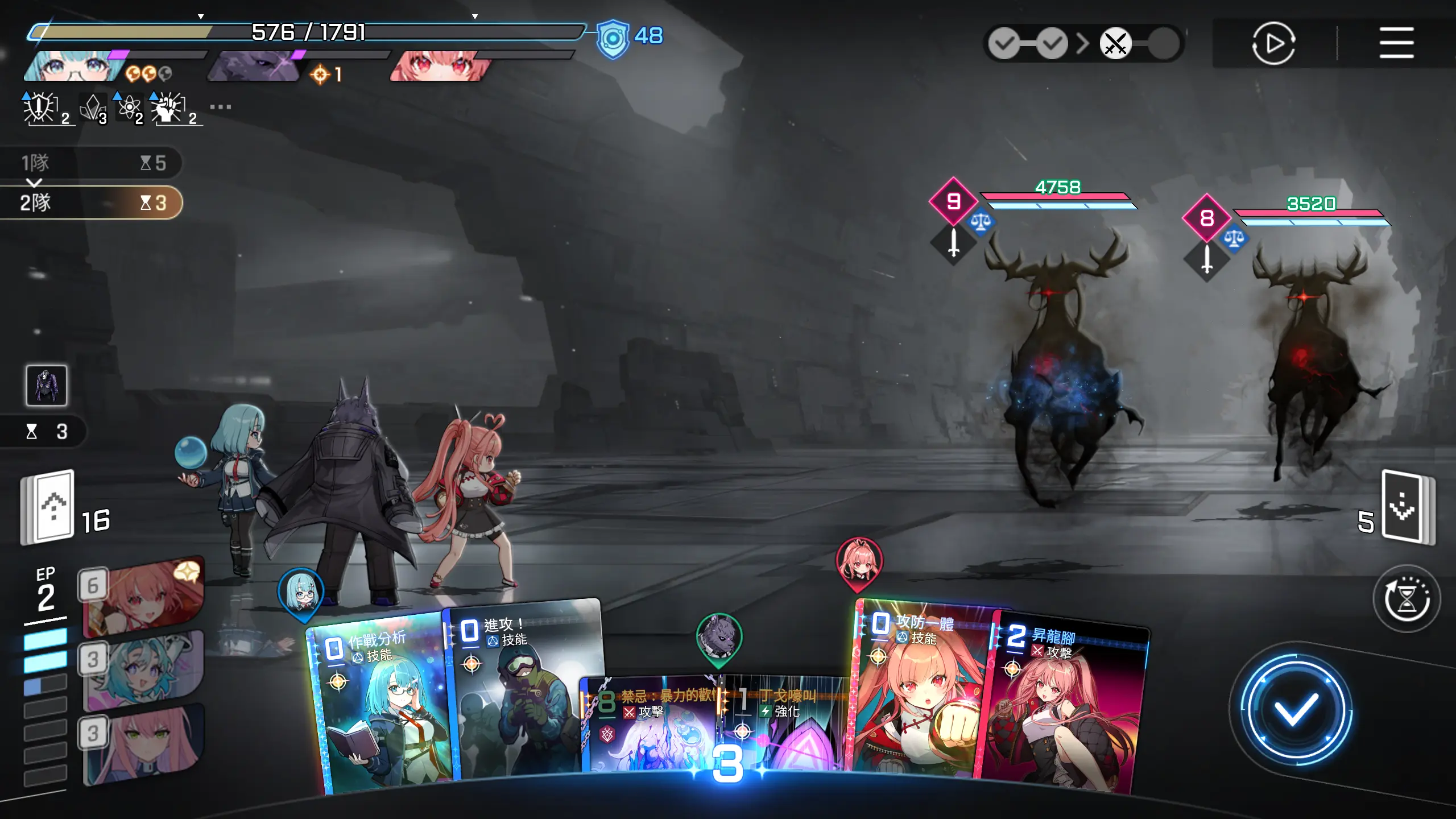
Task: Switch to team 1隊
Action: pos(91,163)
